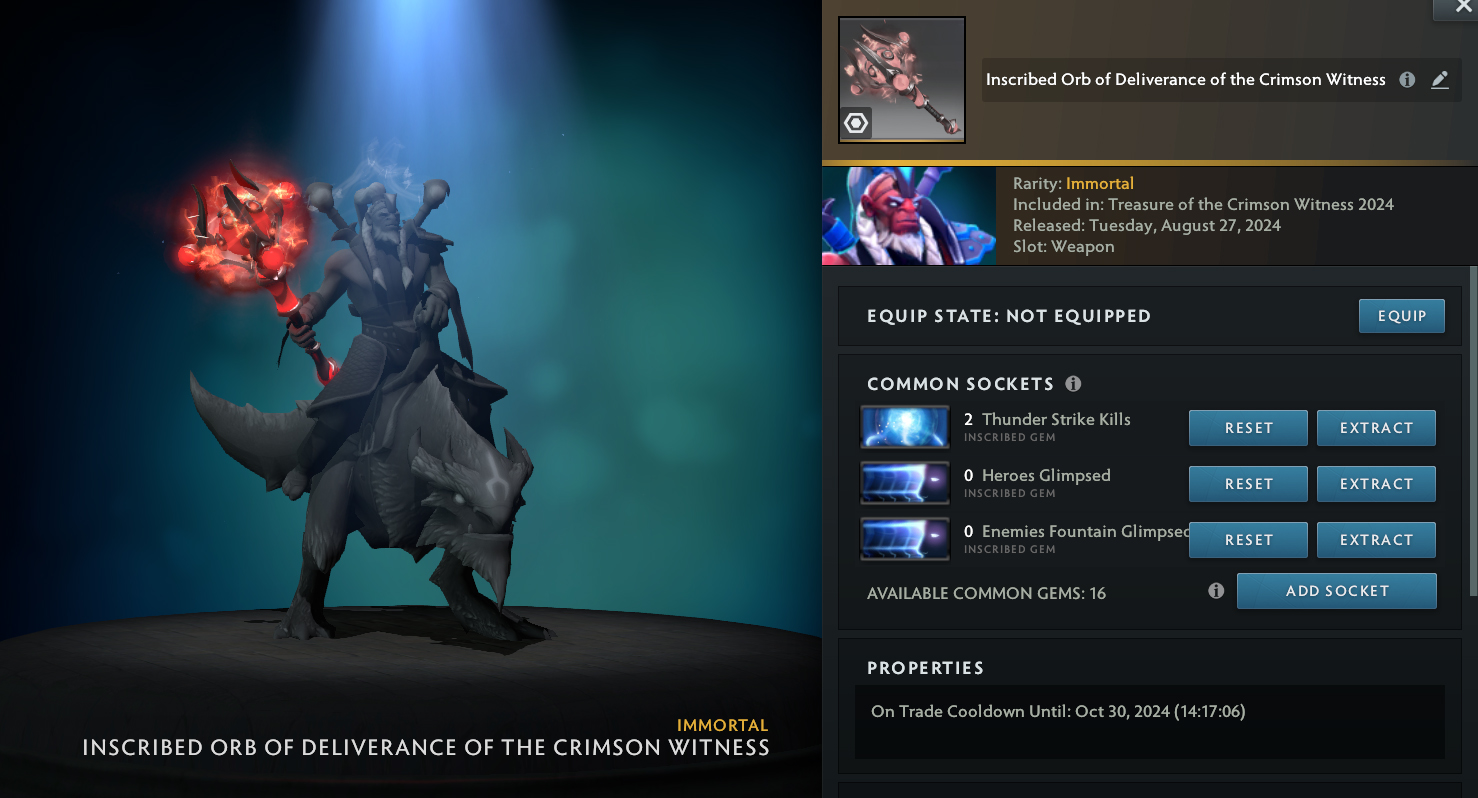The height and width of the screenshot is (798, 1478).
Task: Rename item with the pencil icon
Action: (x=1440, y=80)
